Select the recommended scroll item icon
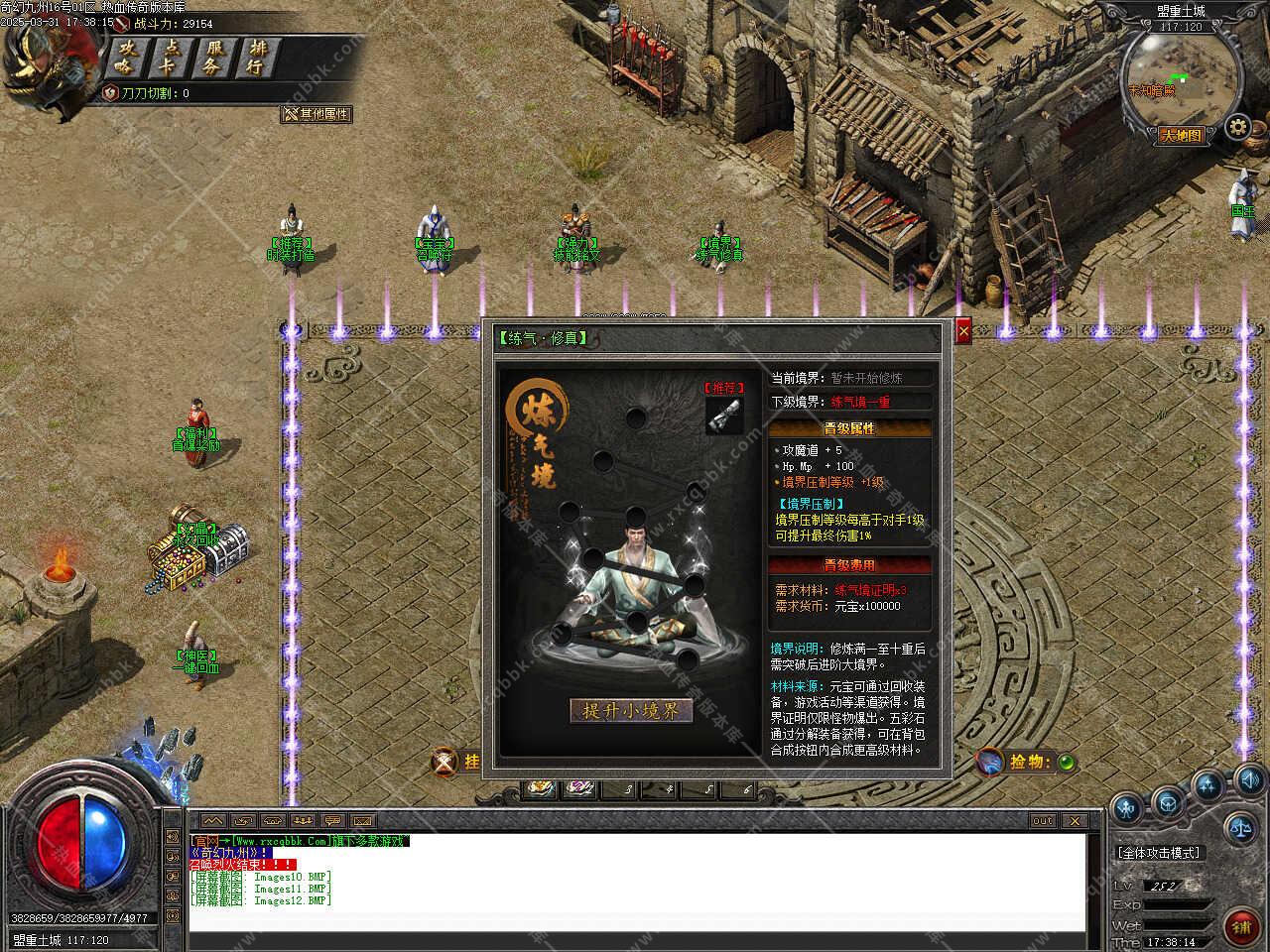 click(x=724, y=415)
